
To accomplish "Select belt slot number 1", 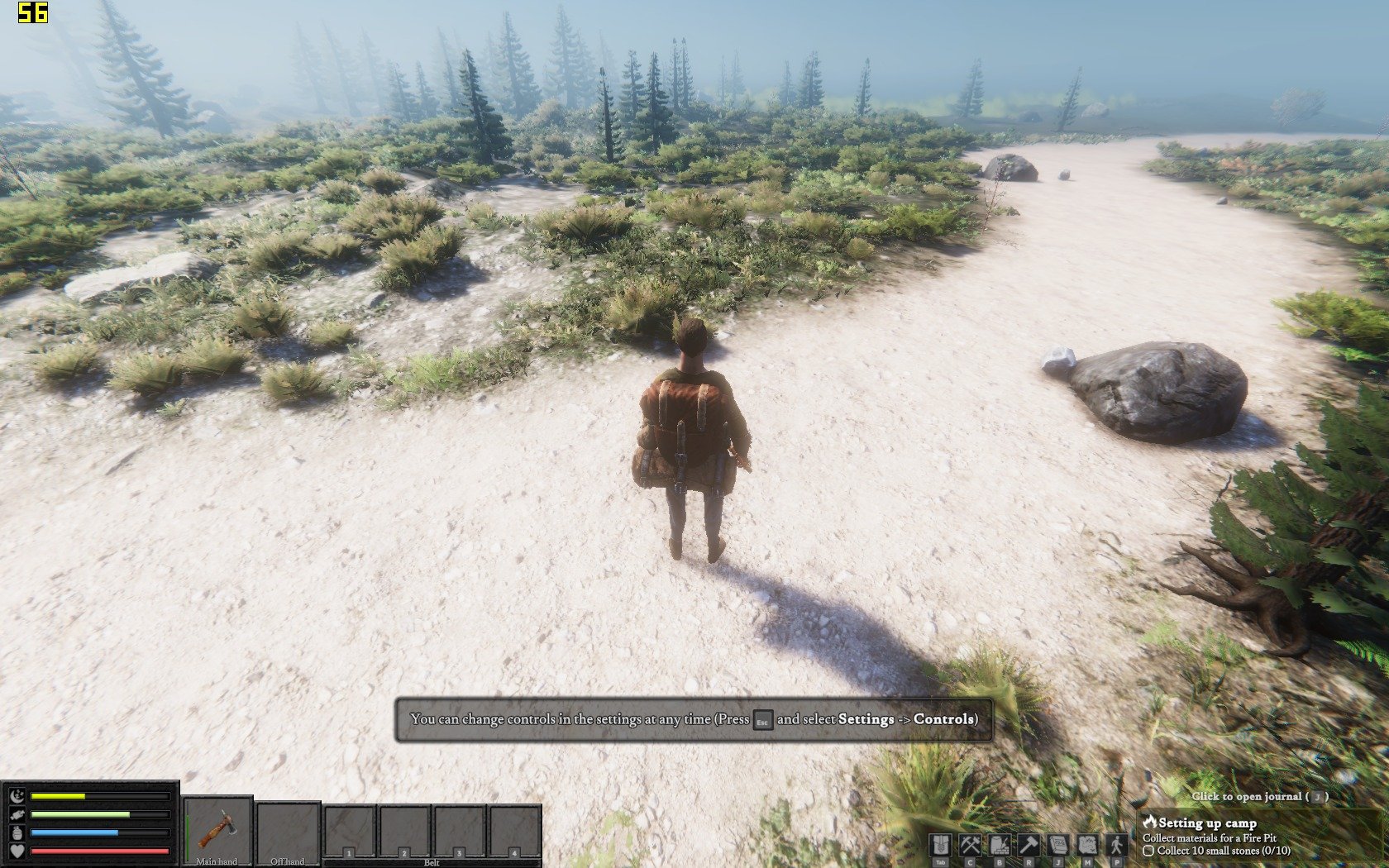I will [350, 831].
